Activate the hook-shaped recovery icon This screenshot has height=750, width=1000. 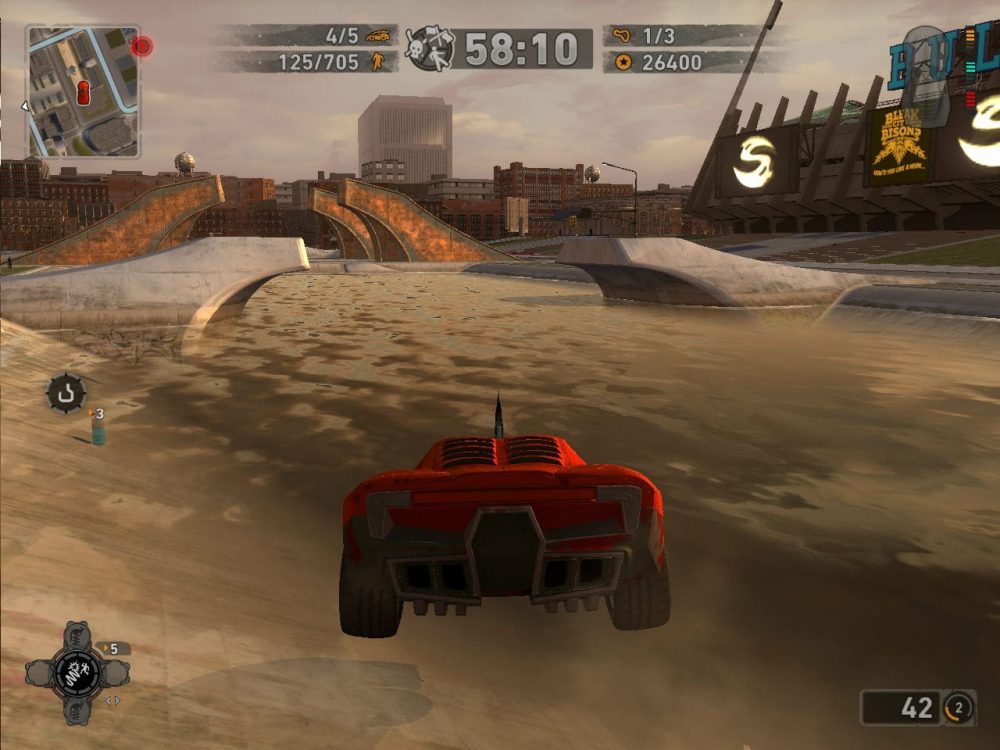[66, 393]
